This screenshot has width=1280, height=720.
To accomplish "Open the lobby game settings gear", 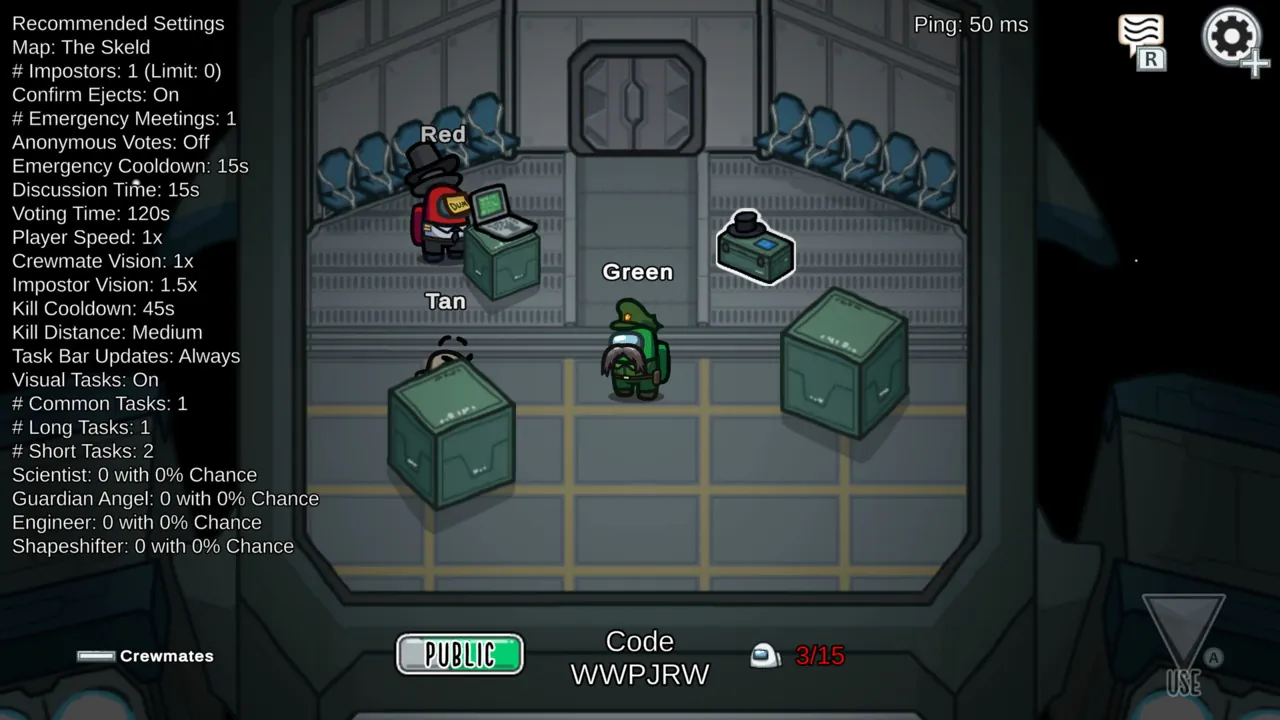I will (x=1232, y=38).
